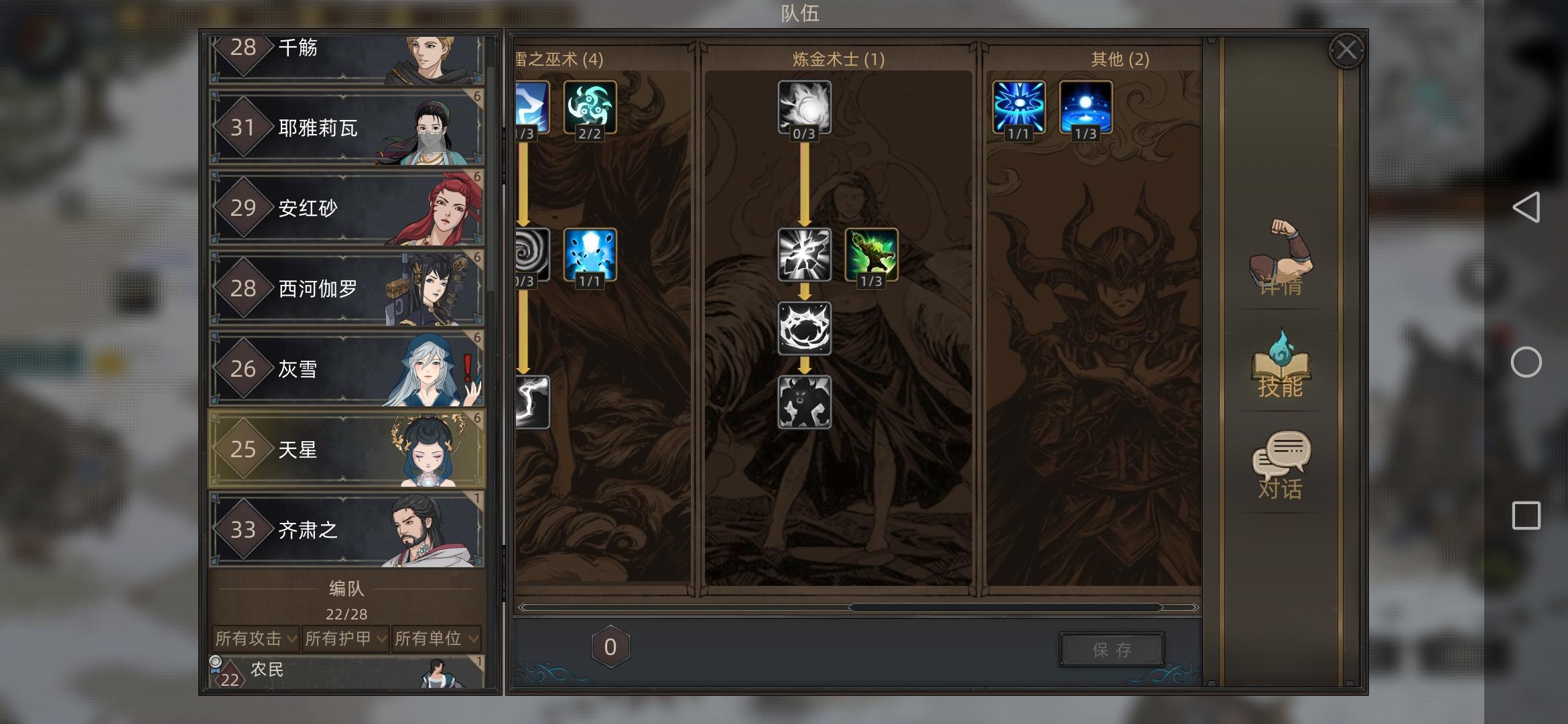The height and width of the screenshot is (724, 1568).
Task: Open the 所有单位 unit filter dropdown
Action: 436,639
